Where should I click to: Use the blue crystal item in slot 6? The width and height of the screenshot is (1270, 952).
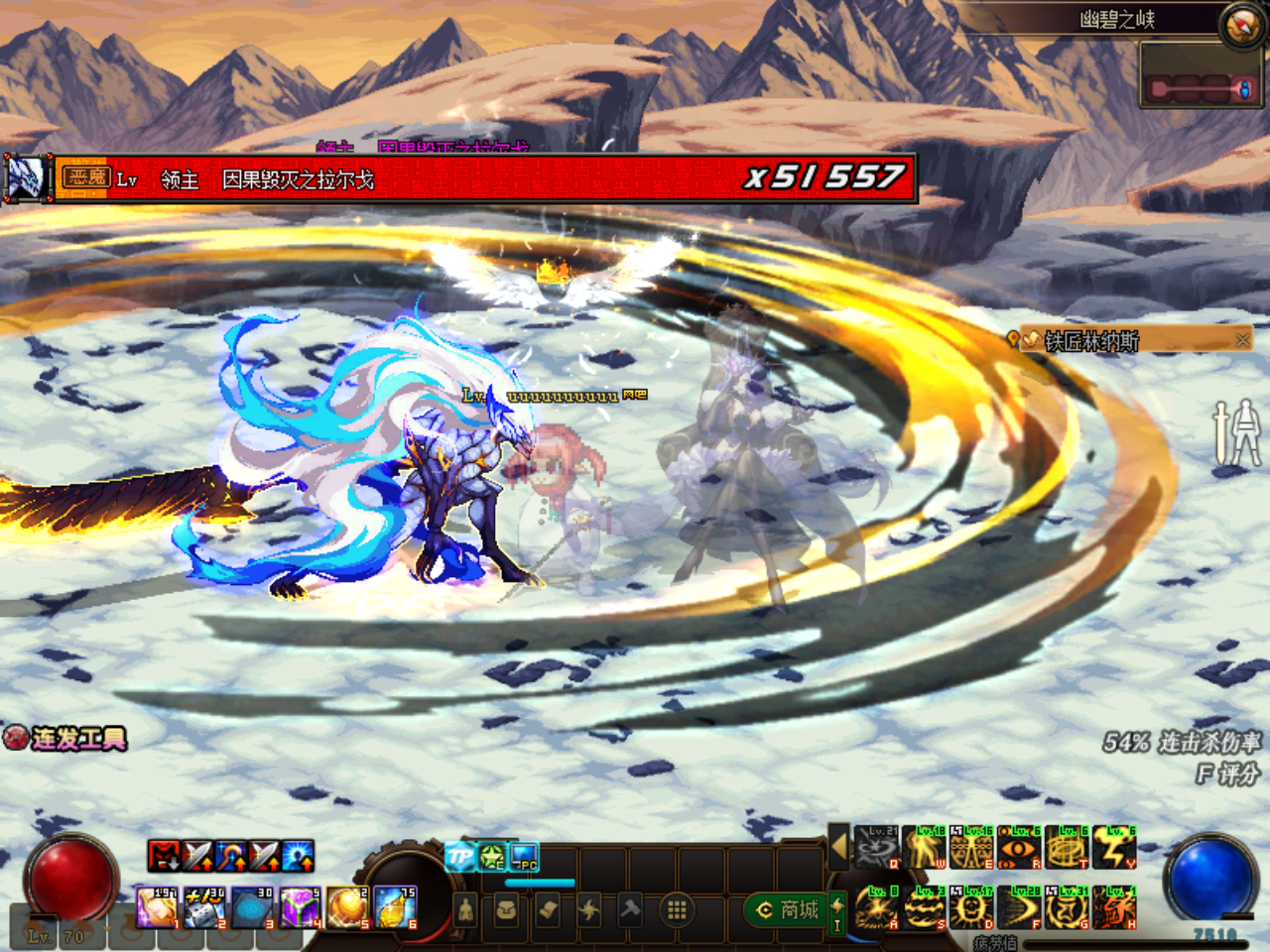(x=395, y=908)
